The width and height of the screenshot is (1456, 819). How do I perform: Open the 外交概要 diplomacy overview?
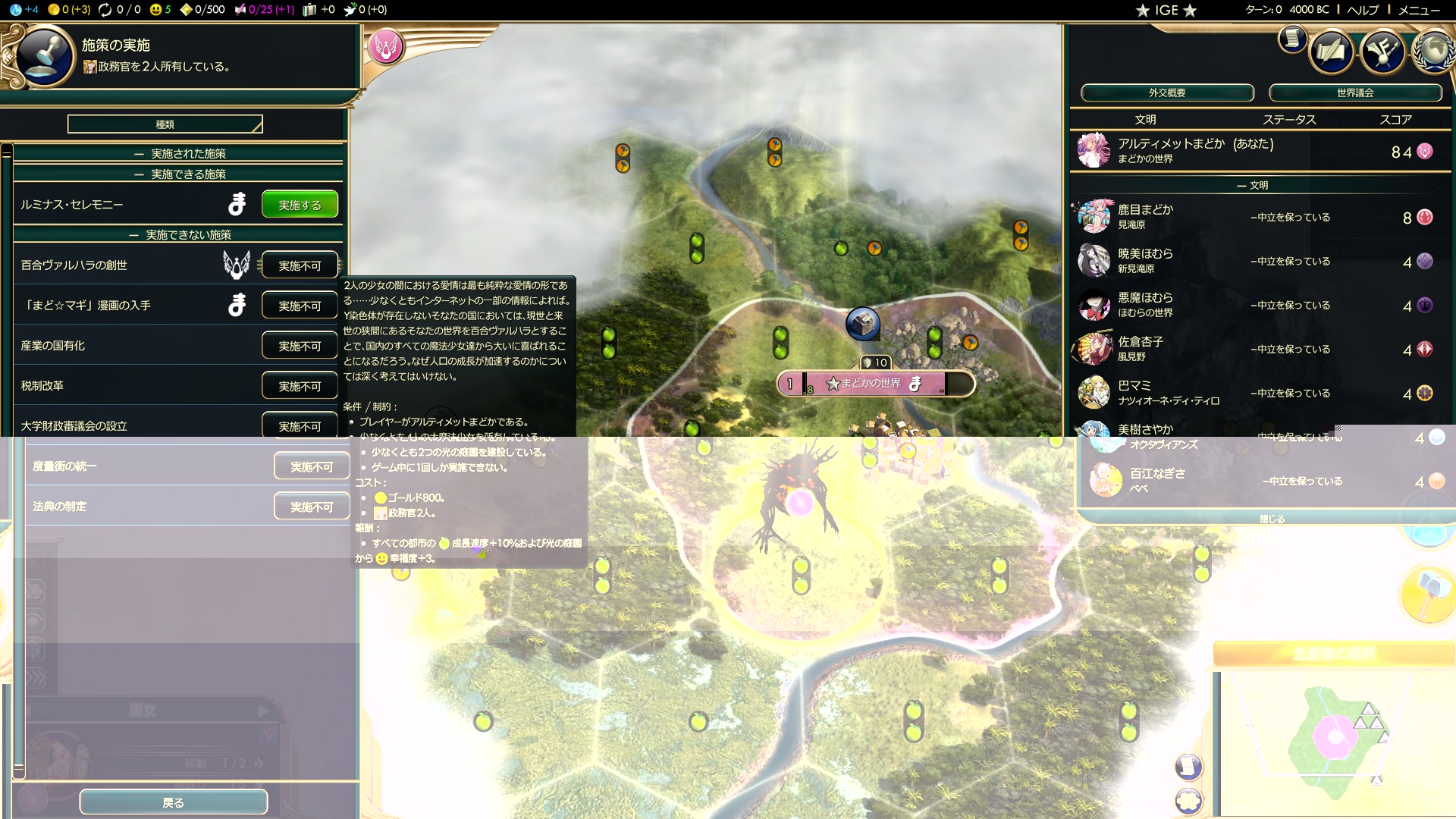coord(1166,93)
